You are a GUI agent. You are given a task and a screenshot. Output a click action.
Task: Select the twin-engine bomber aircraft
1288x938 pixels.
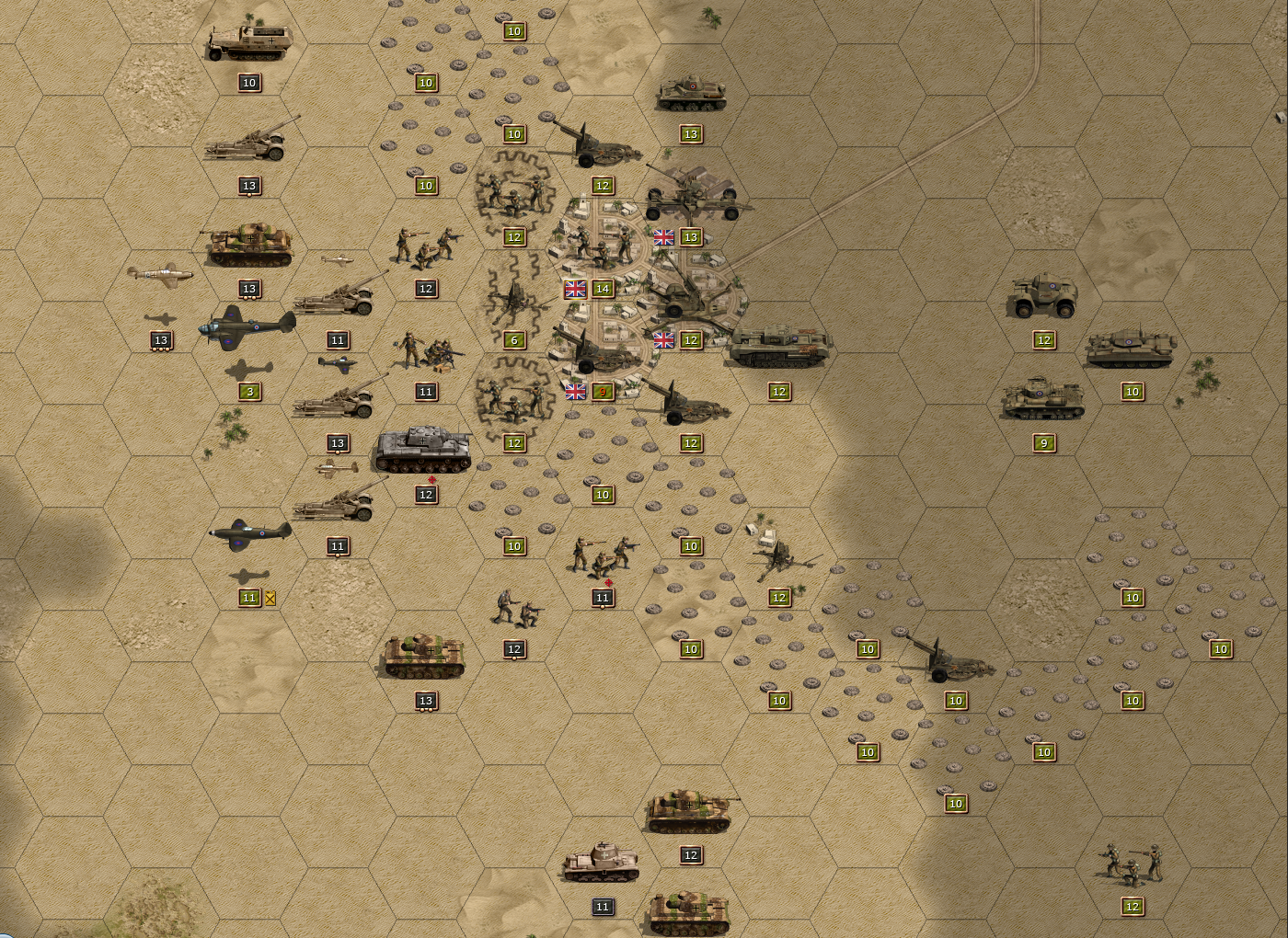(248, 326)
